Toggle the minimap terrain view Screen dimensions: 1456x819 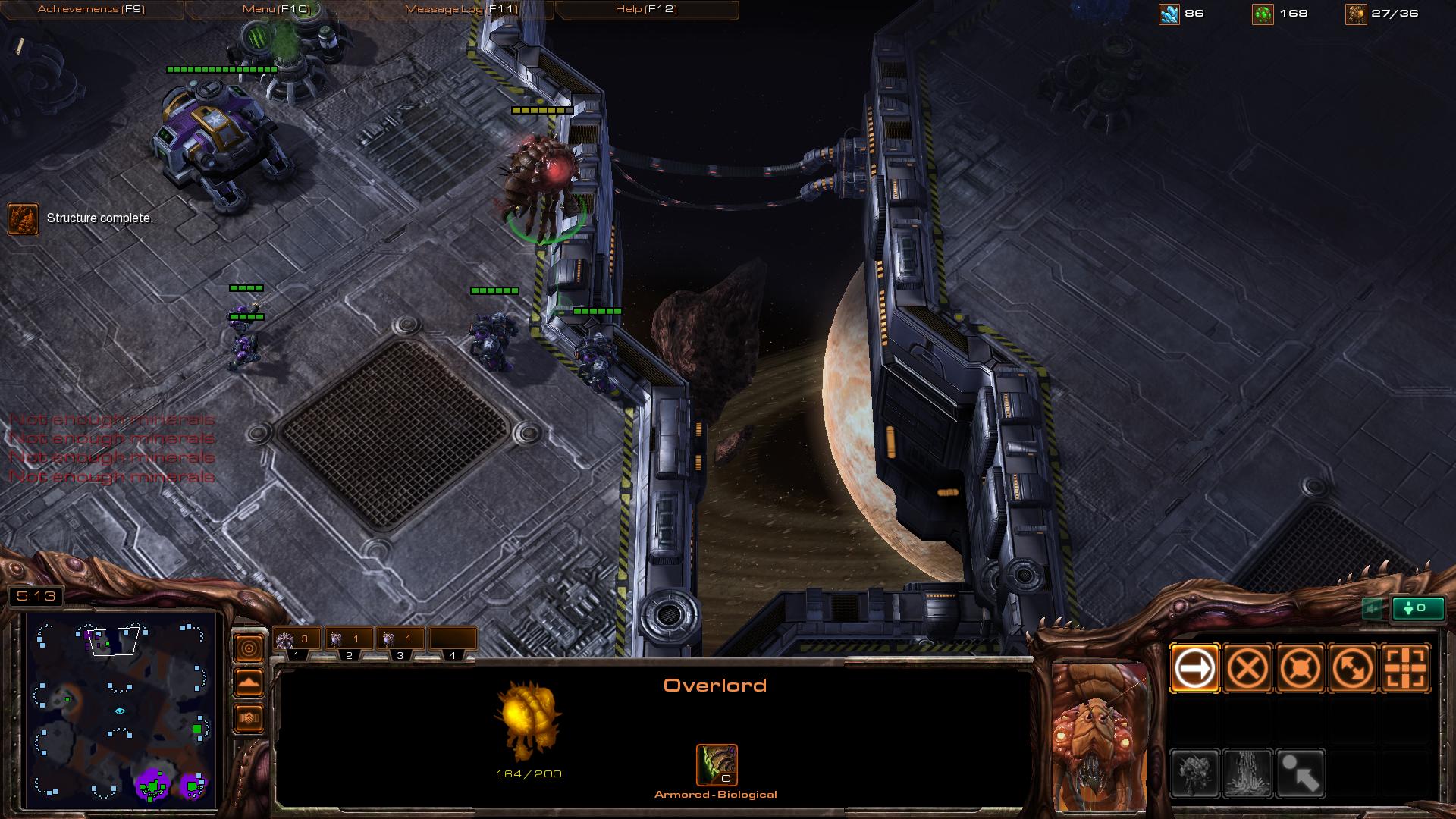(x=249, y=683)
